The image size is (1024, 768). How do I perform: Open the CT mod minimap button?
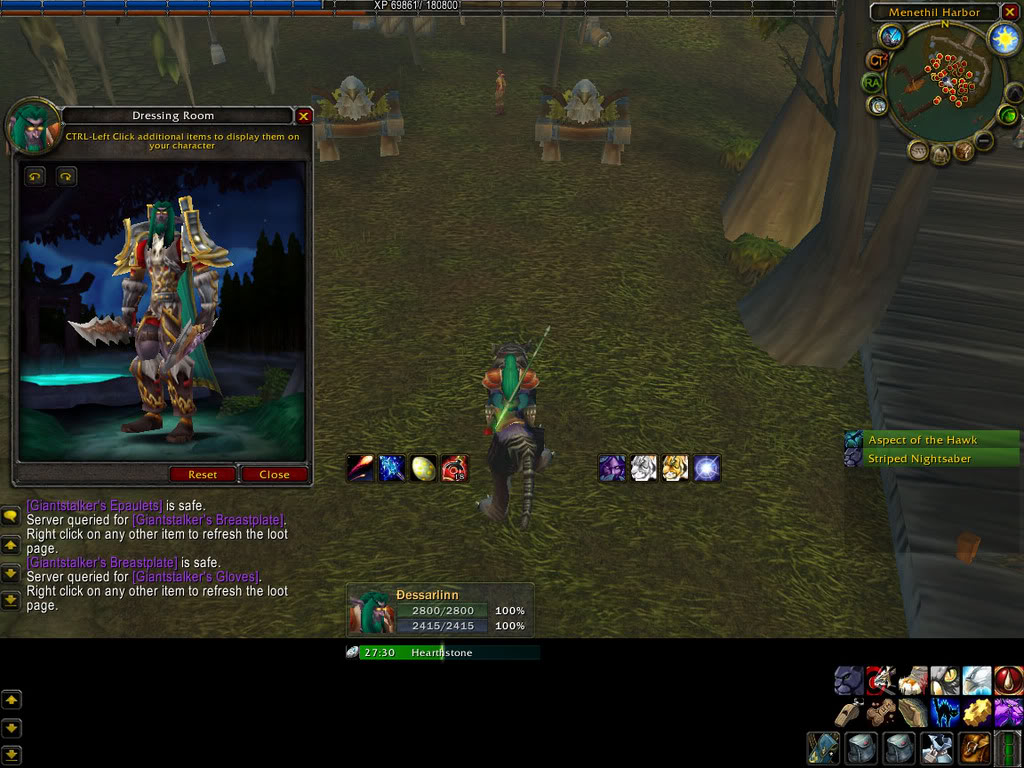[876, 61]
